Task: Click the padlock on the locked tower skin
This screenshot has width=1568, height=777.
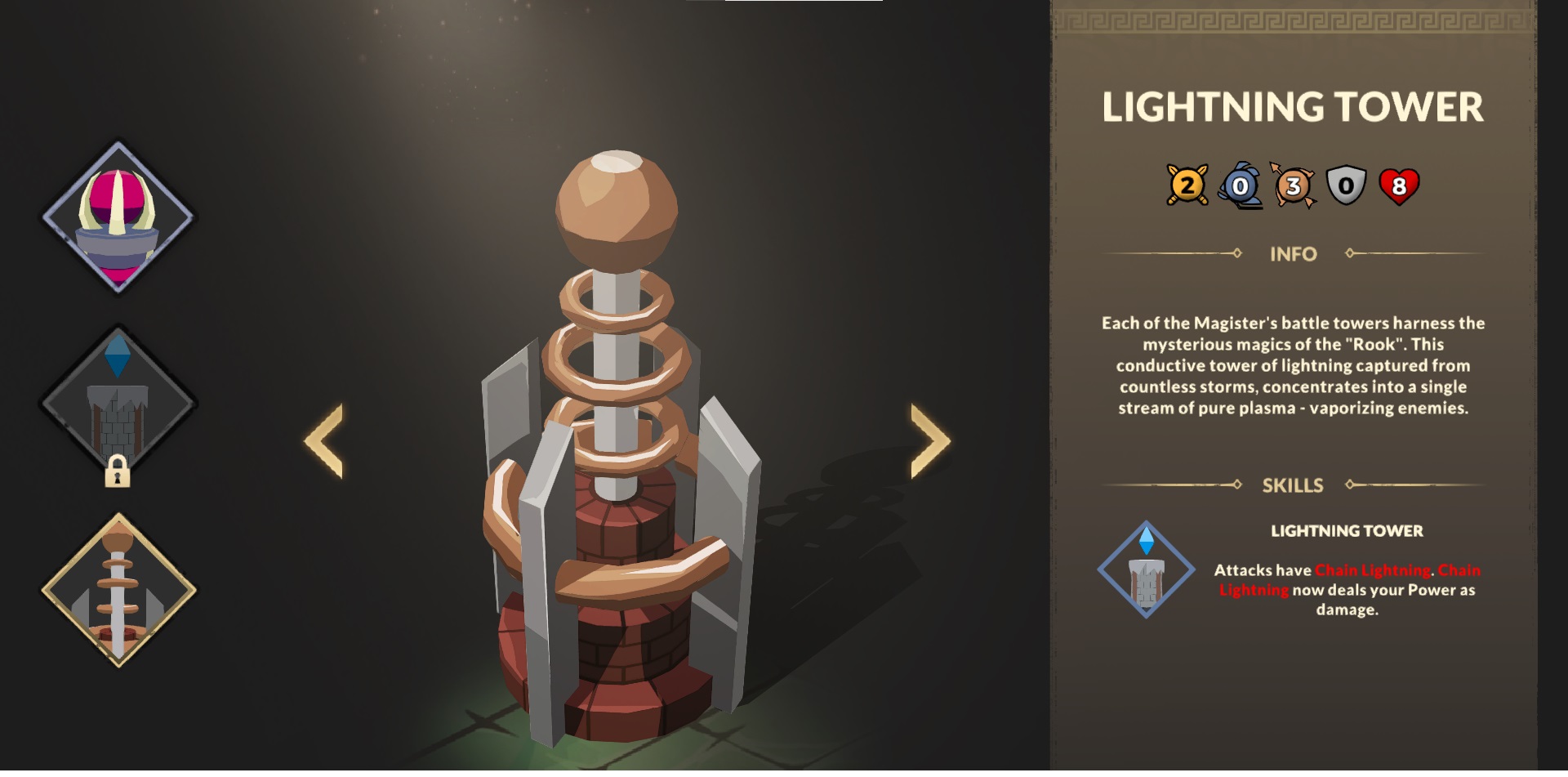Action: (x=117, y=472)
